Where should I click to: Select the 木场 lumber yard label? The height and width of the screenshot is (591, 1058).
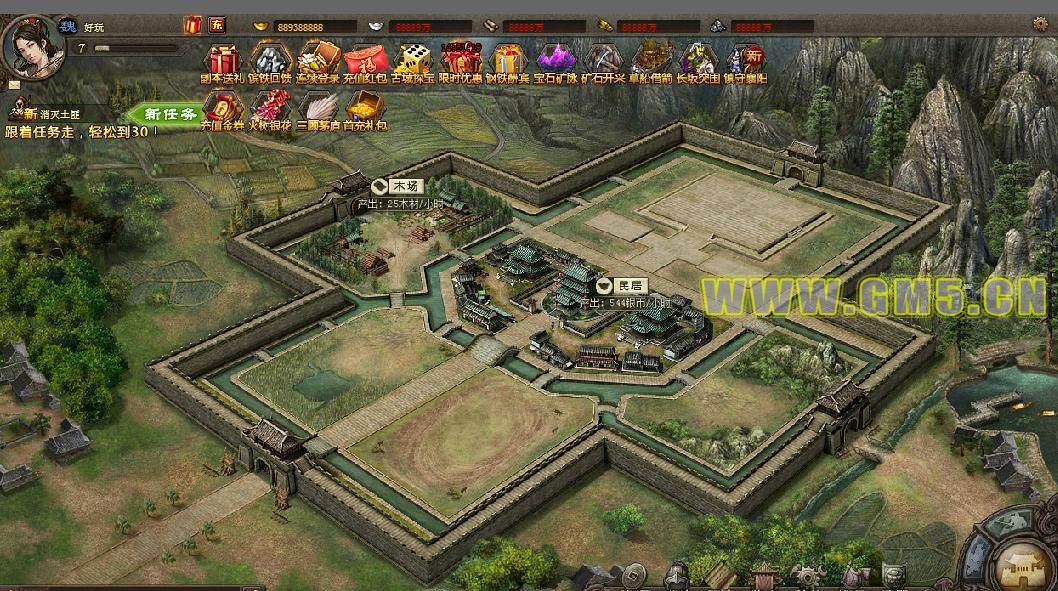pos(397,186)
